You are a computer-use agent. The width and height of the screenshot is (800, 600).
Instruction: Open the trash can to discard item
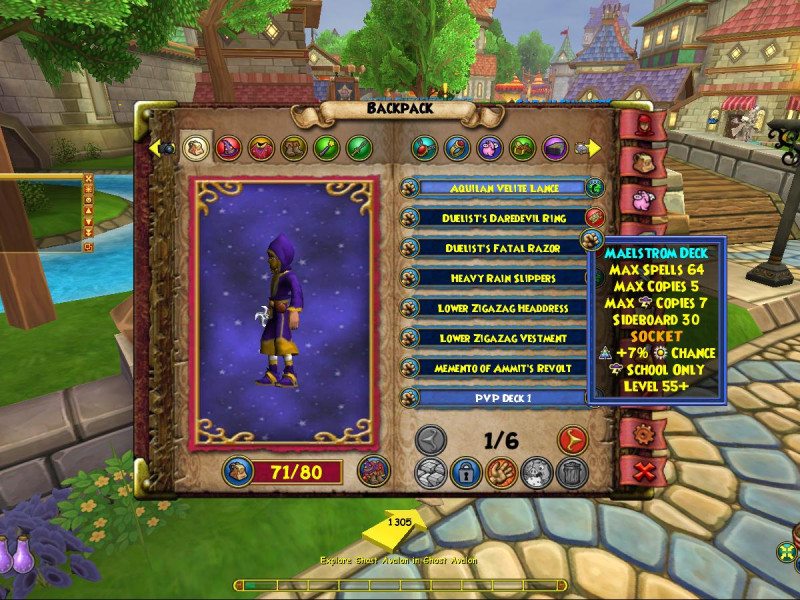572,473
